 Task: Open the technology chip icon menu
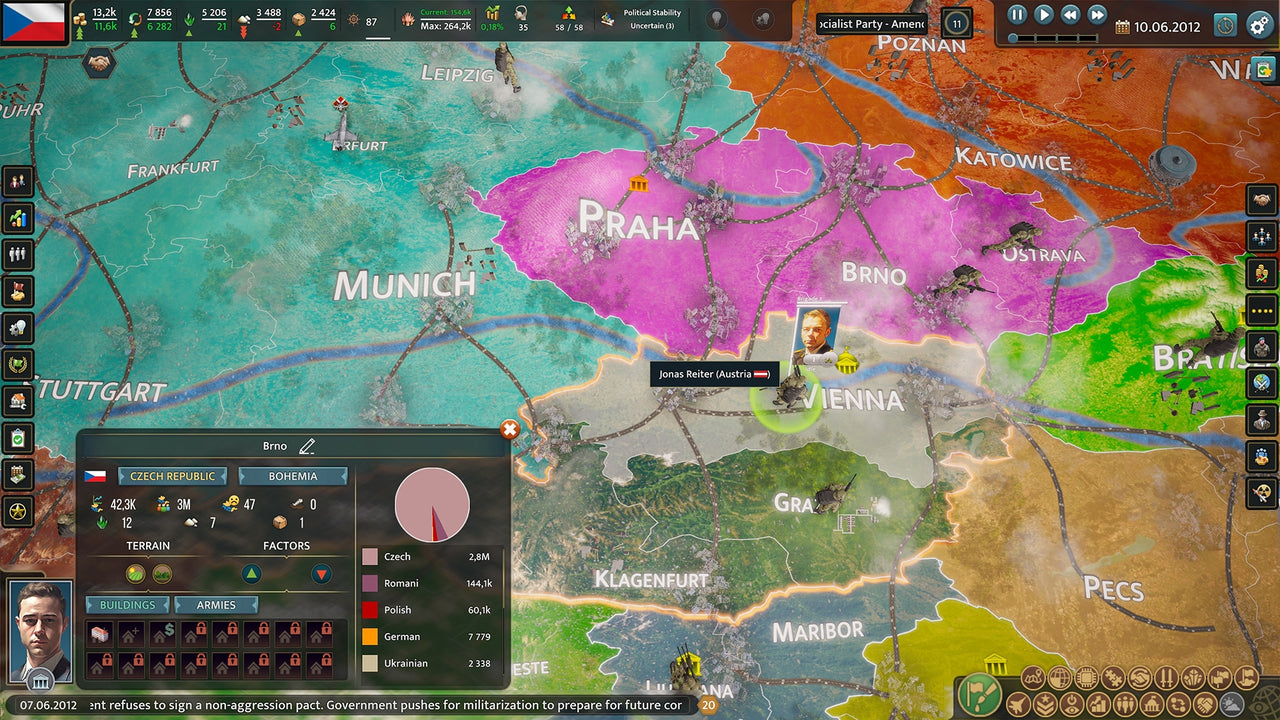(x=1085, y=677)
